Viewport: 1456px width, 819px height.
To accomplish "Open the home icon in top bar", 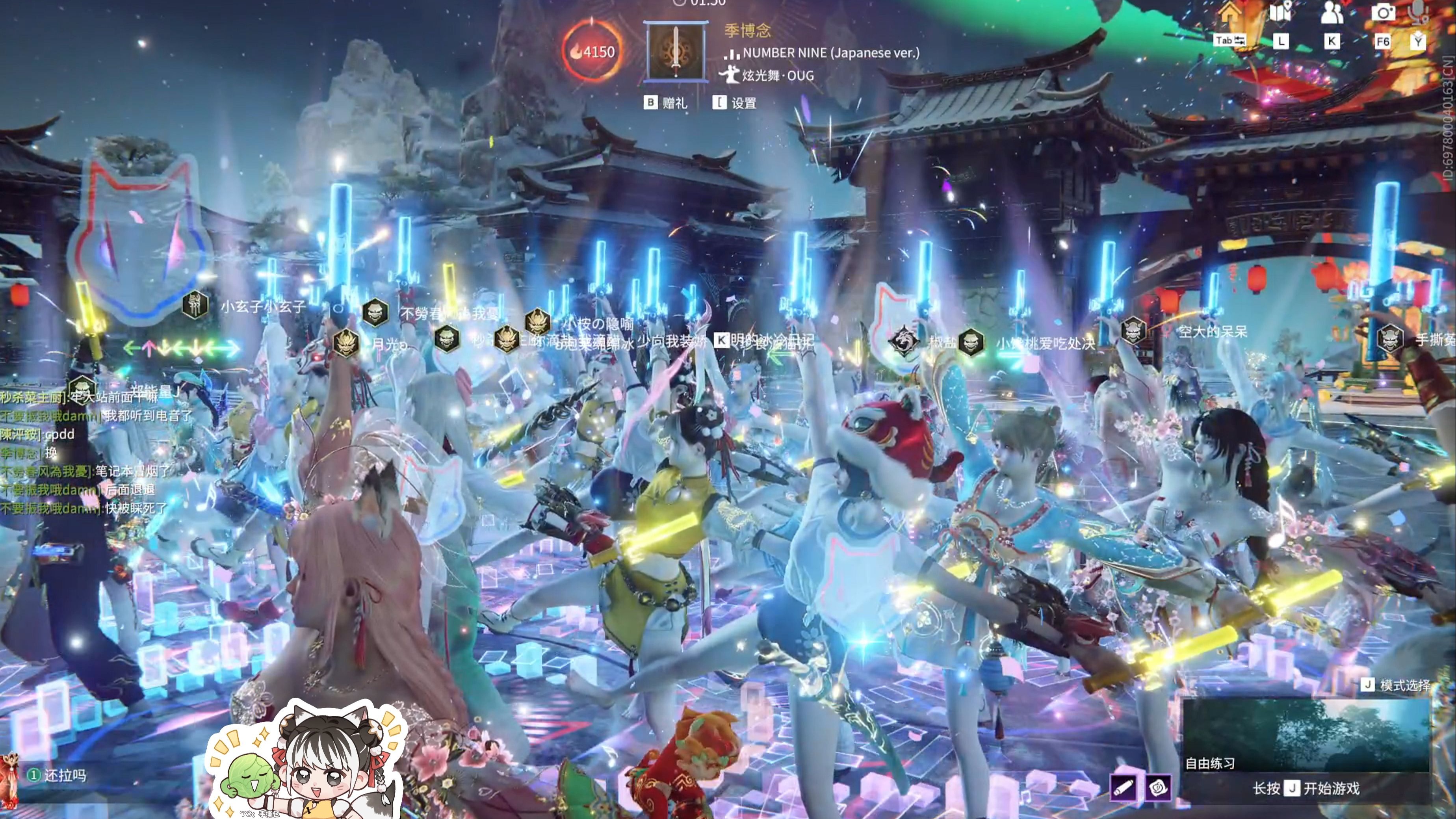I will (1229, 13).
